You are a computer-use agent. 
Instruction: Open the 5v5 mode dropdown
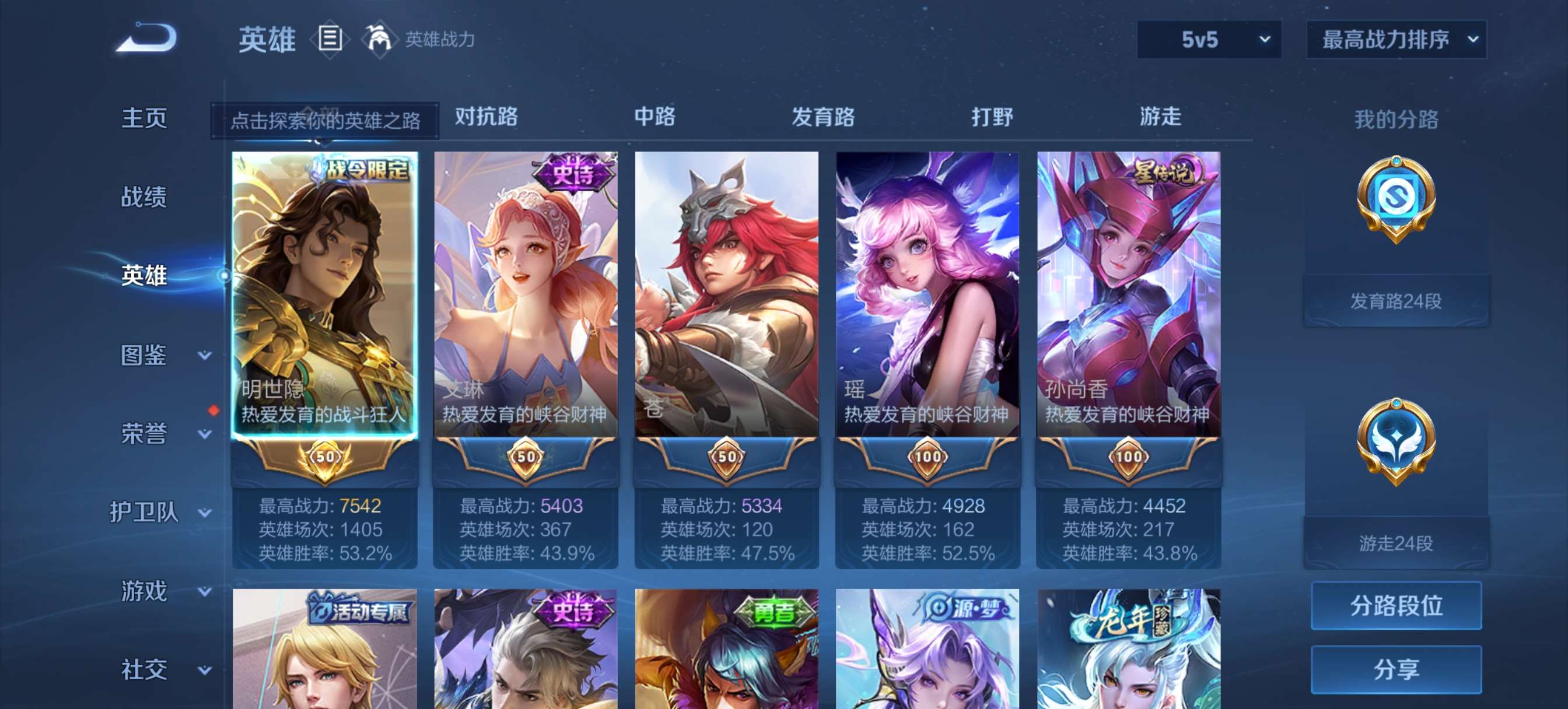pyautogui.click(x=1210, y=38)
